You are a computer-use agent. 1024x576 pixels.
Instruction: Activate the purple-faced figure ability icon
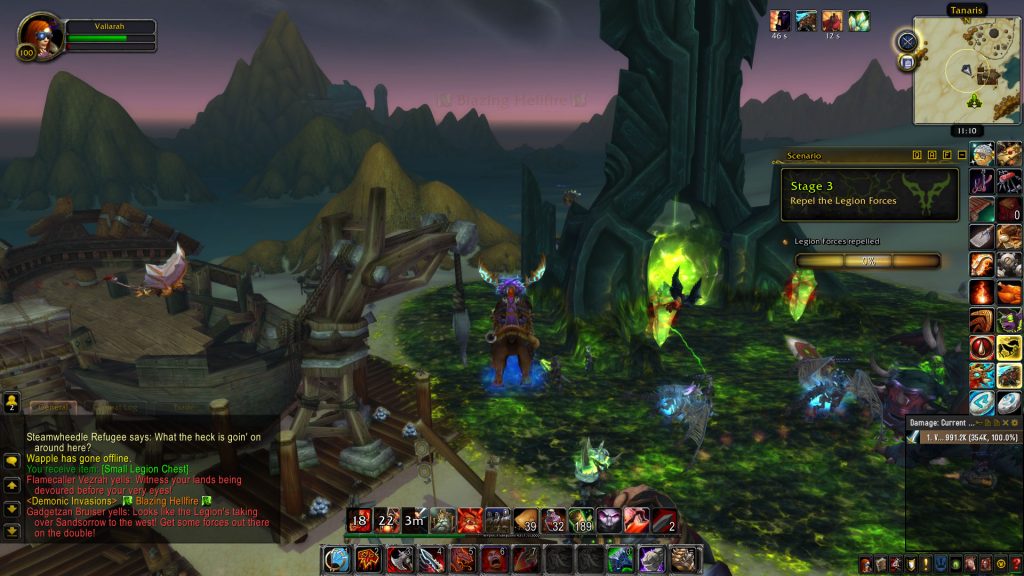pyautogui.click(x=609, y=520)
